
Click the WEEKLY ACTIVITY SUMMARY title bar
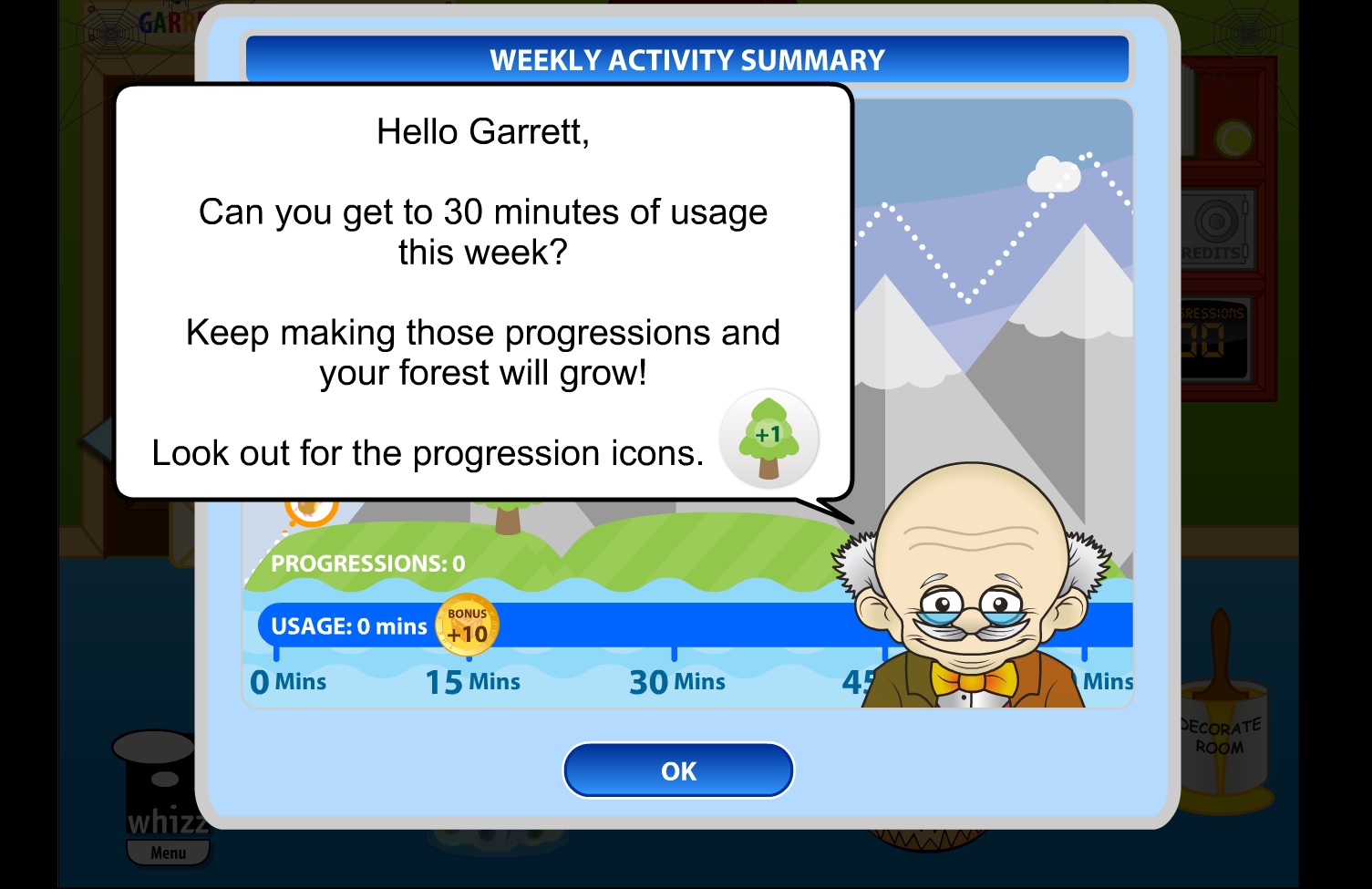click(686, 59)
